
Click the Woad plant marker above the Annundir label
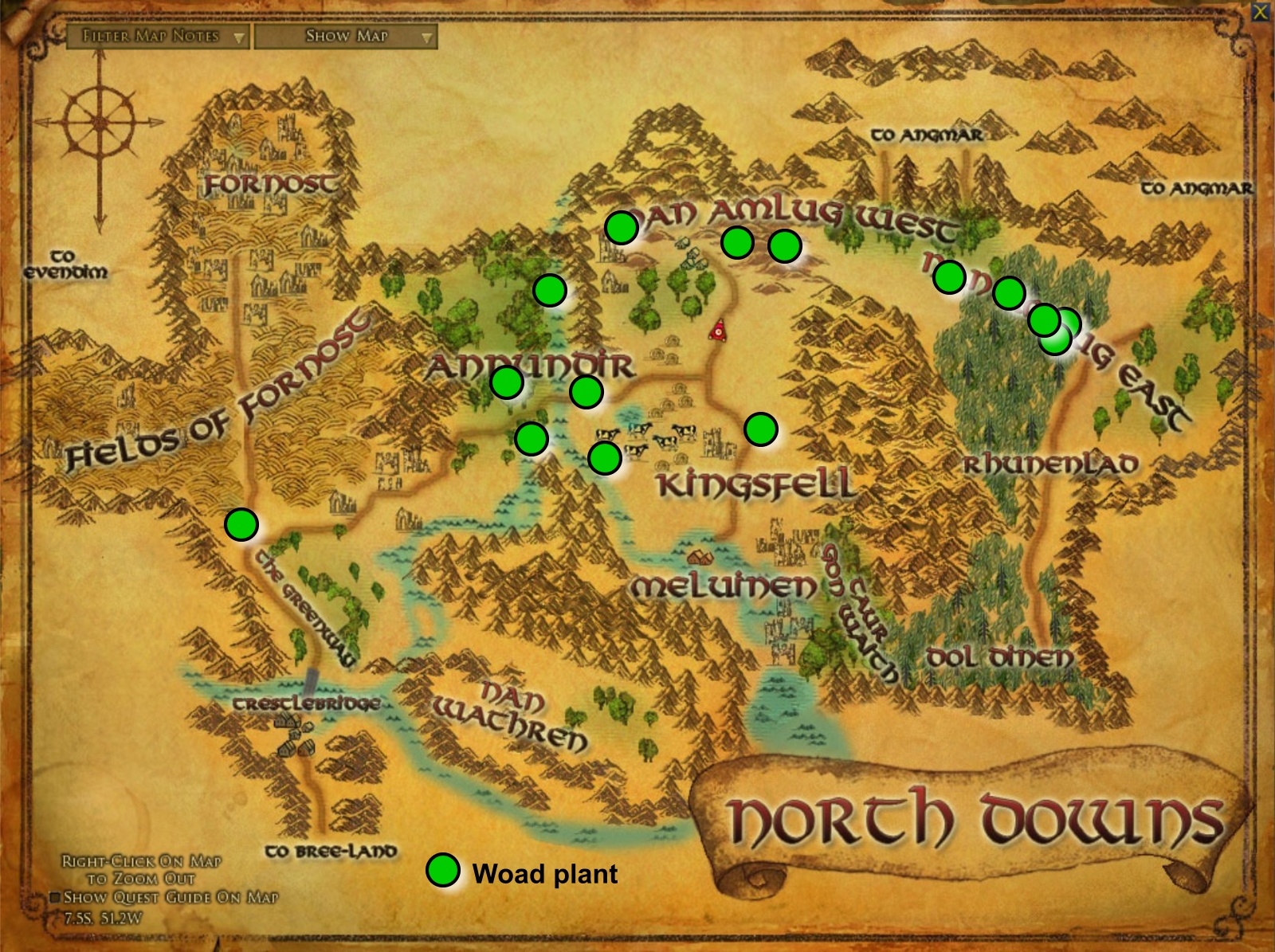pos(548,288)
